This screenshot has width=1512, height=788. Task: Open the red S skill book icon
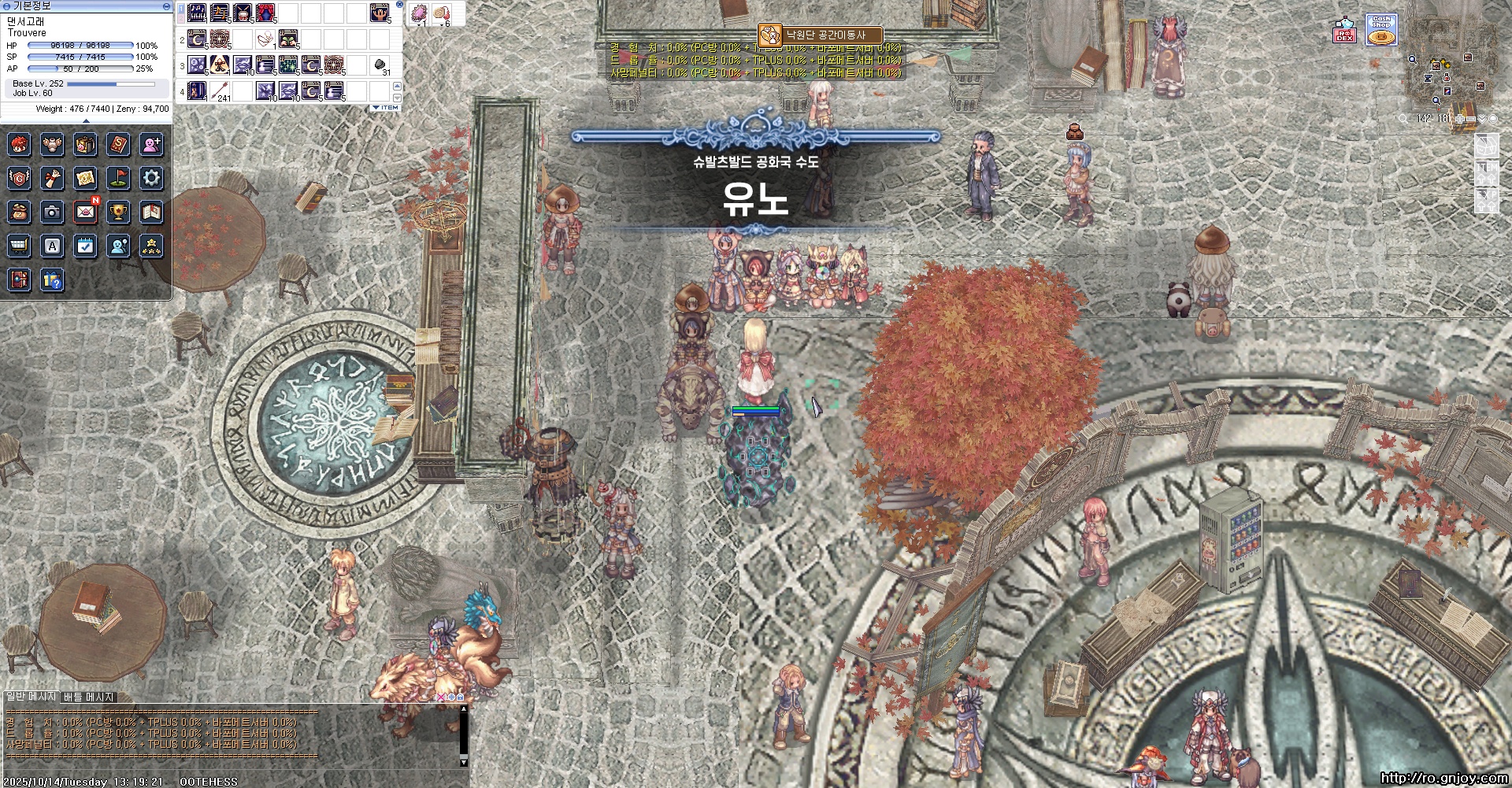tap(118, 144)
